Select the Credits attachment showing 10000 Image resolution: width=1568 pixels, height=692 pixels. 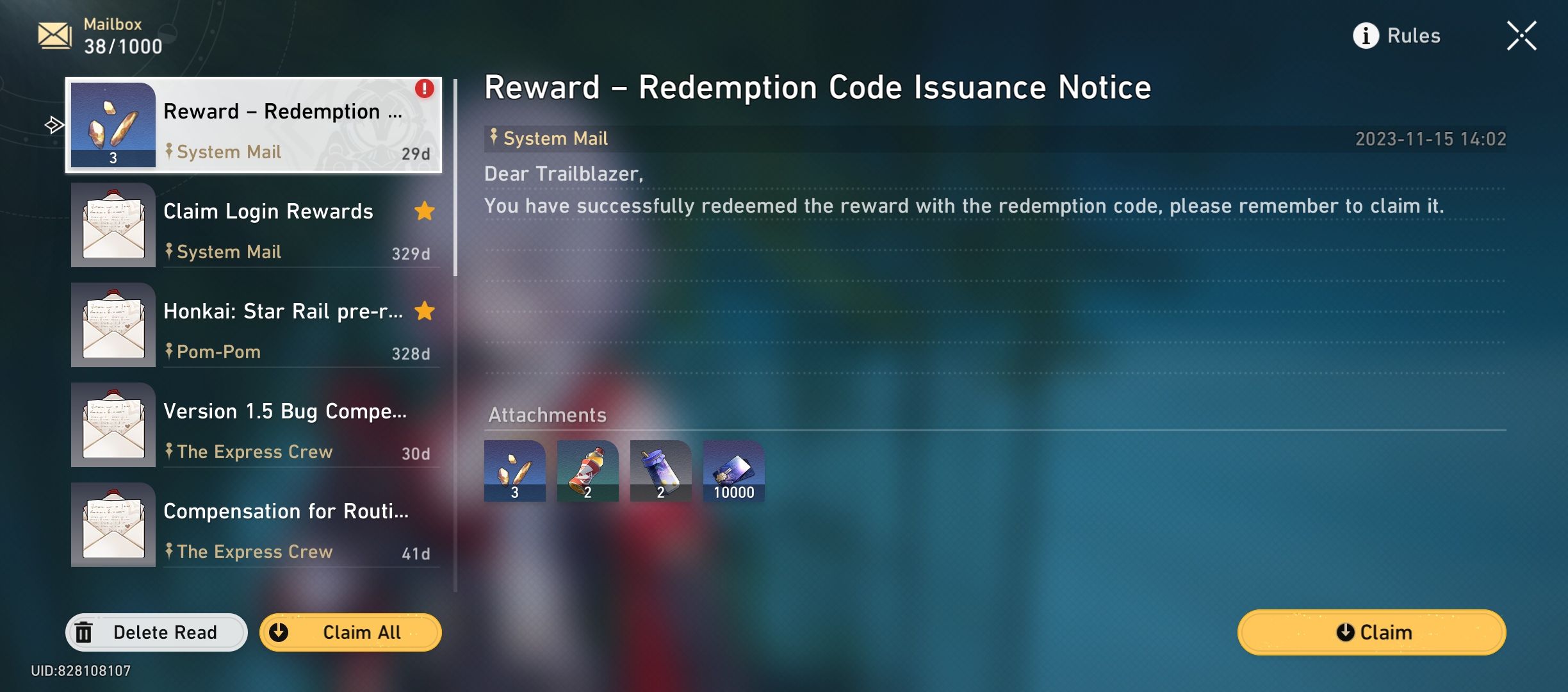coord(734,471)
